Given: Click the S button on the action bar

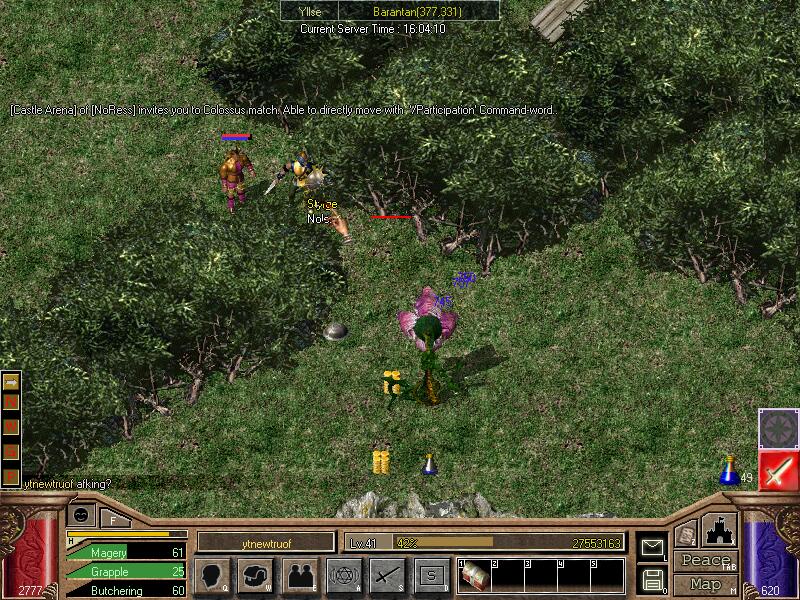Looking at the screenshot, I should (x=431, y=576).
